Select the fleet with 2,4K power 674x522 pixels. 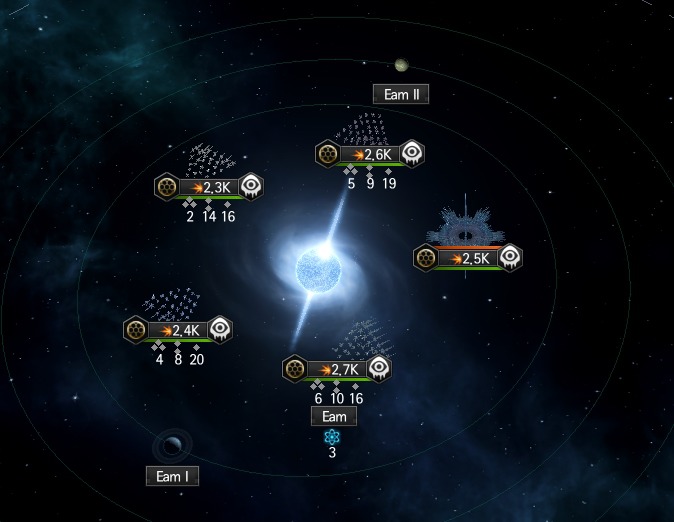178,331
